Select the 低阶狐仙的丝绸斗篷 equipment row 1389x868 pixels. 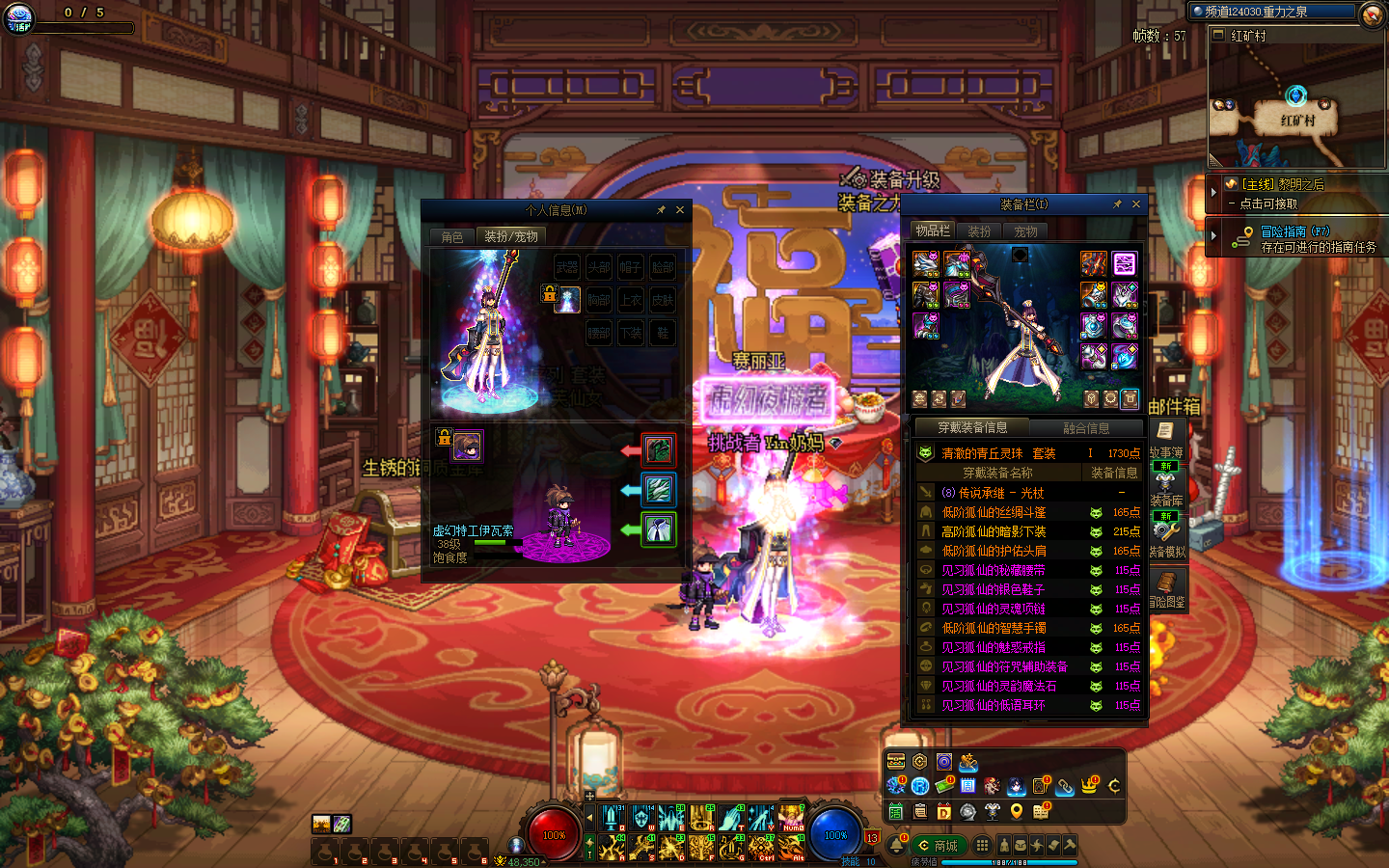993,512
